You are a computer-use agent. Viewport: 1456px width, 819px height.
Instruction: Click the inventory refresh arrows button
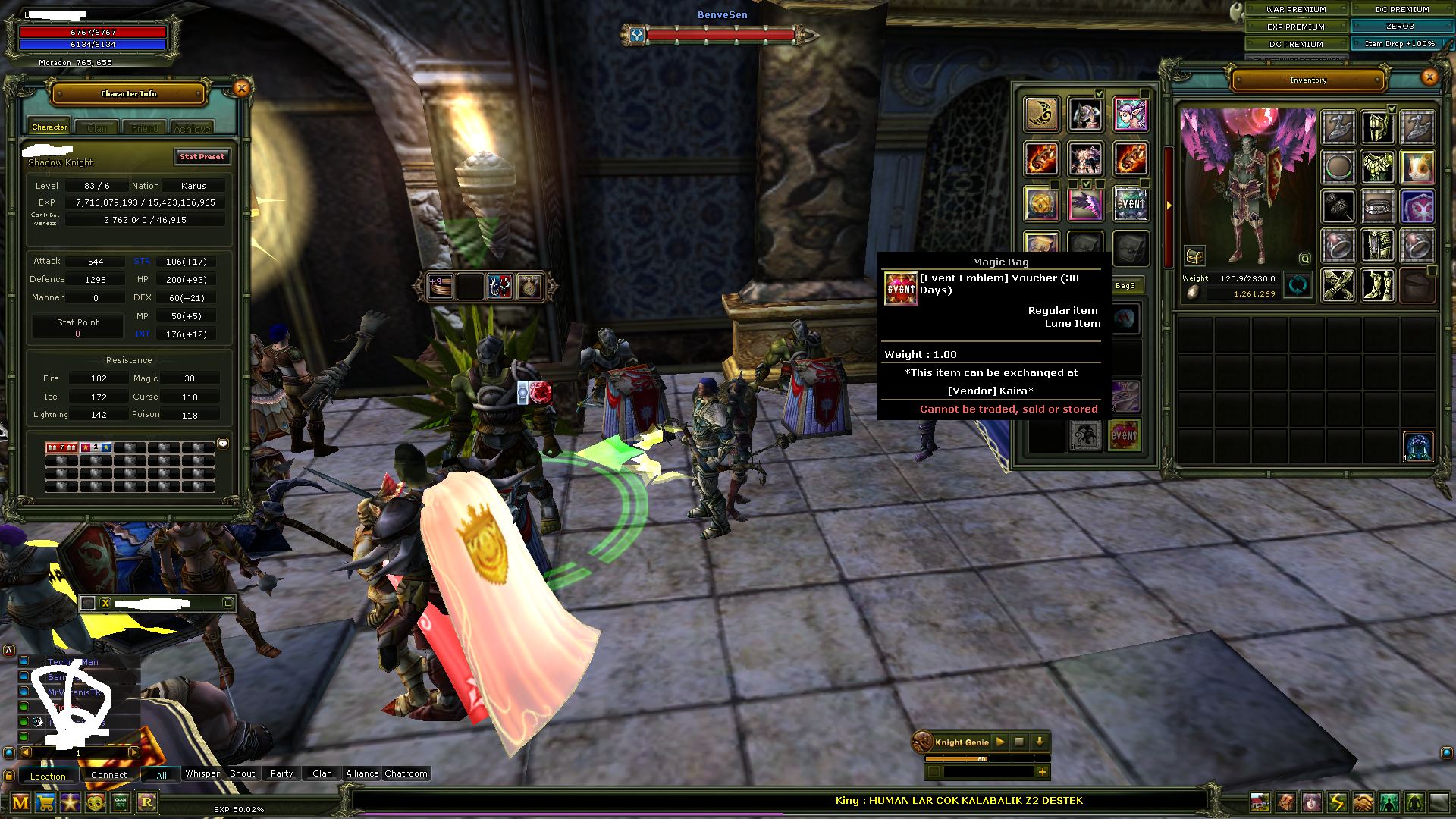pyautogui.click(x=1298, y=286)
